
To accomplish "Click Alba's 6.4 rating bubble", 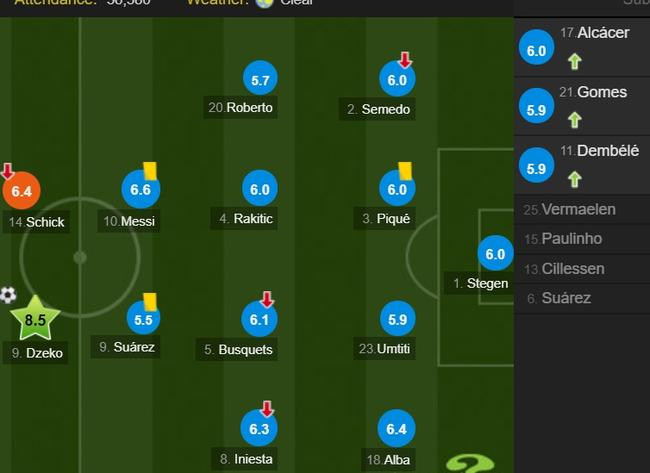I will (x=396, y=430).
